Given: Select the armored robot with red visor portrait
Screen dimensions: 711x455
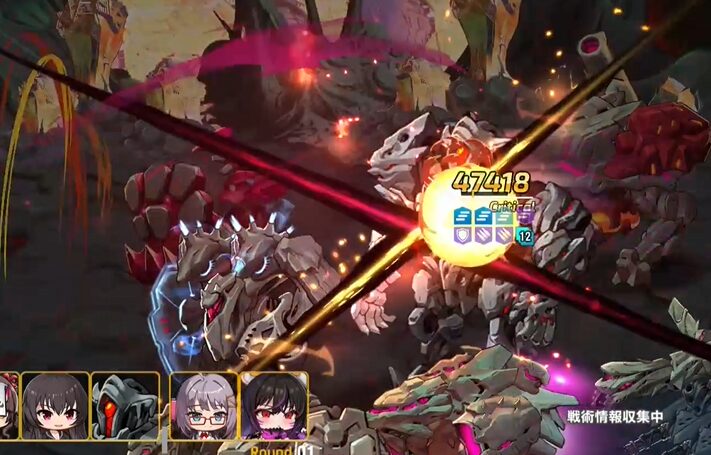Looking at the screenshot, I should pos(125,406).
